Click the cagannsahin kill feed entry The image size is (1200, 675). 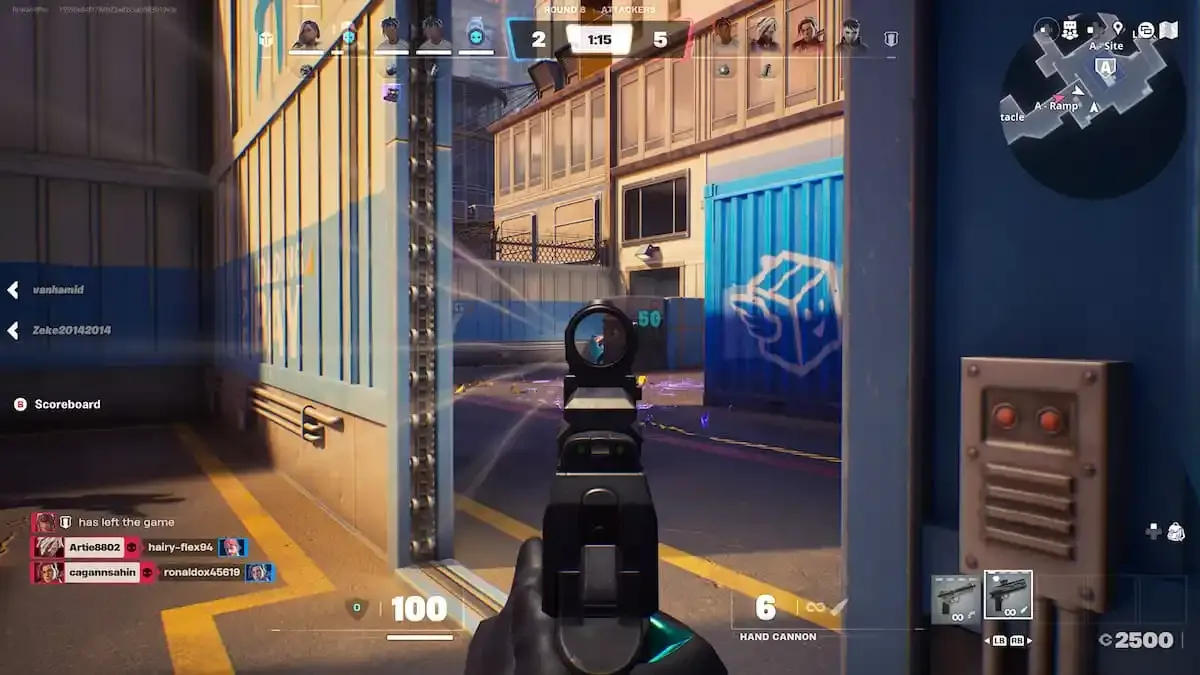point(88,573)
